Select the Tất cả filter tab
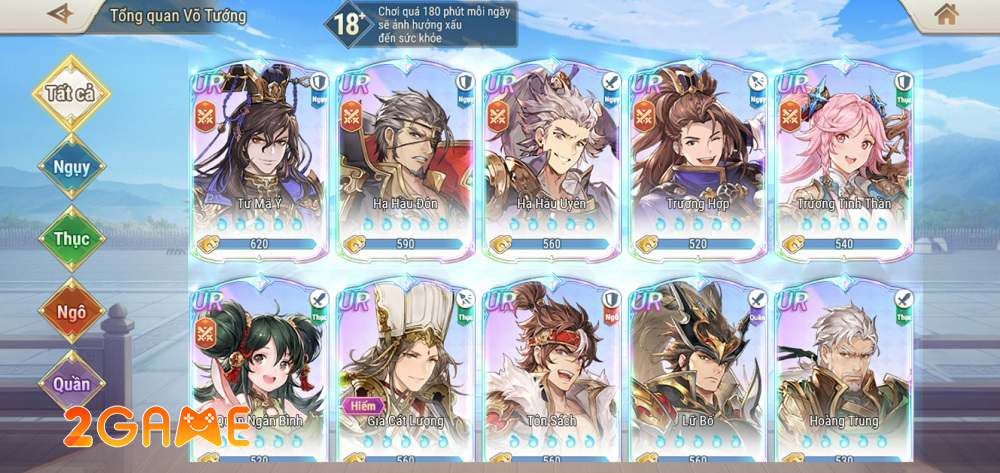The height and width of the screenshot is (473, 1000). click(71, 93)
